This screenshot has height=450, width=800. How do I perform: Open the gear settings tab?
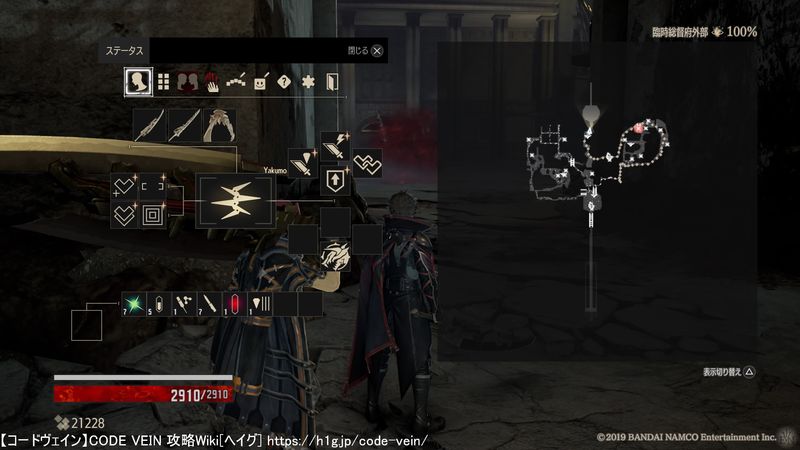[308, 82]
